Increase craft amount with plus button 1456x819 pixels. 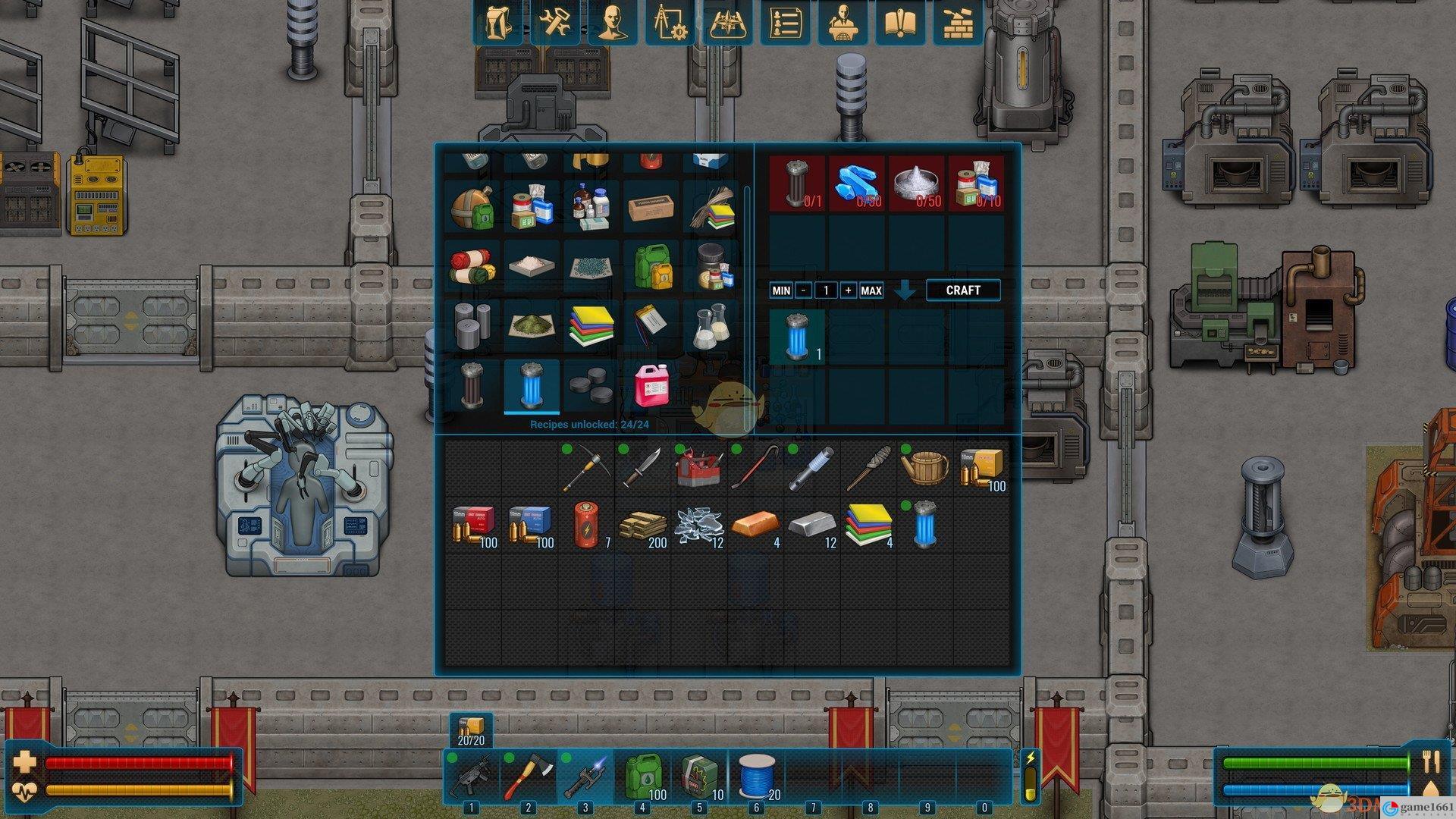click(848, 290)
